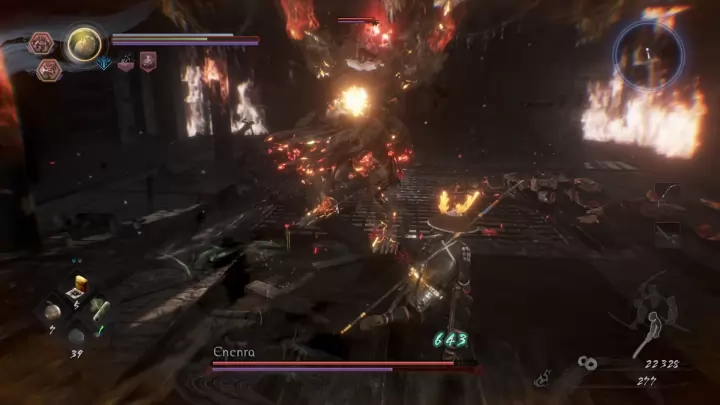Viewport: 720px width, 405px height.
Task: Switch to the lower weapon slot icon
Action: [668, 234]
